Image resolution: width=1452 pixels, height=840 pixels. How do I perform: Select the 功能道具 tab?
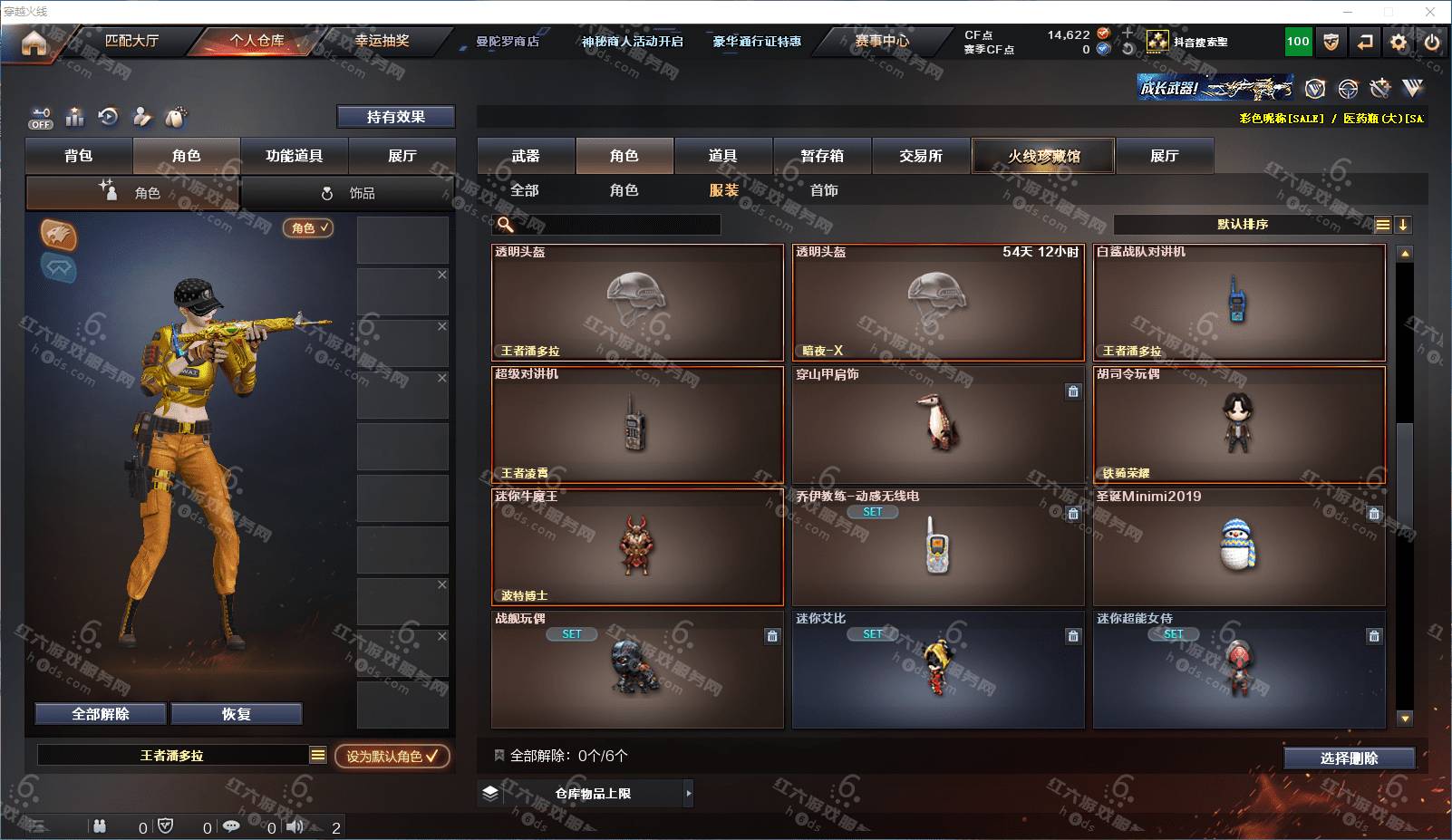(294, 156)
